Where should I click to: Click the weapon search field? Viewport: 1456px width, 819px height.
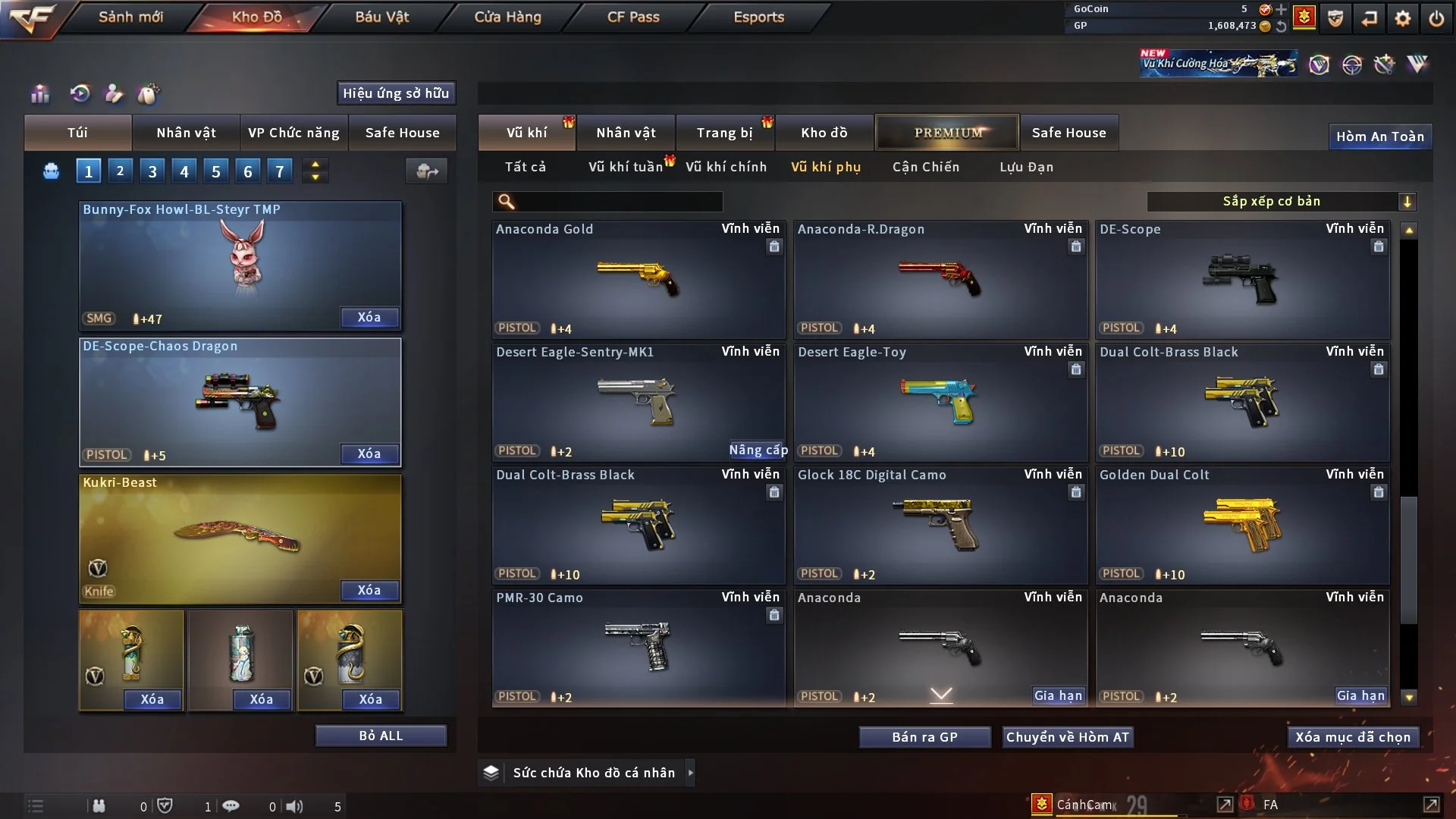pyautogui.click(x=618, y=201)
